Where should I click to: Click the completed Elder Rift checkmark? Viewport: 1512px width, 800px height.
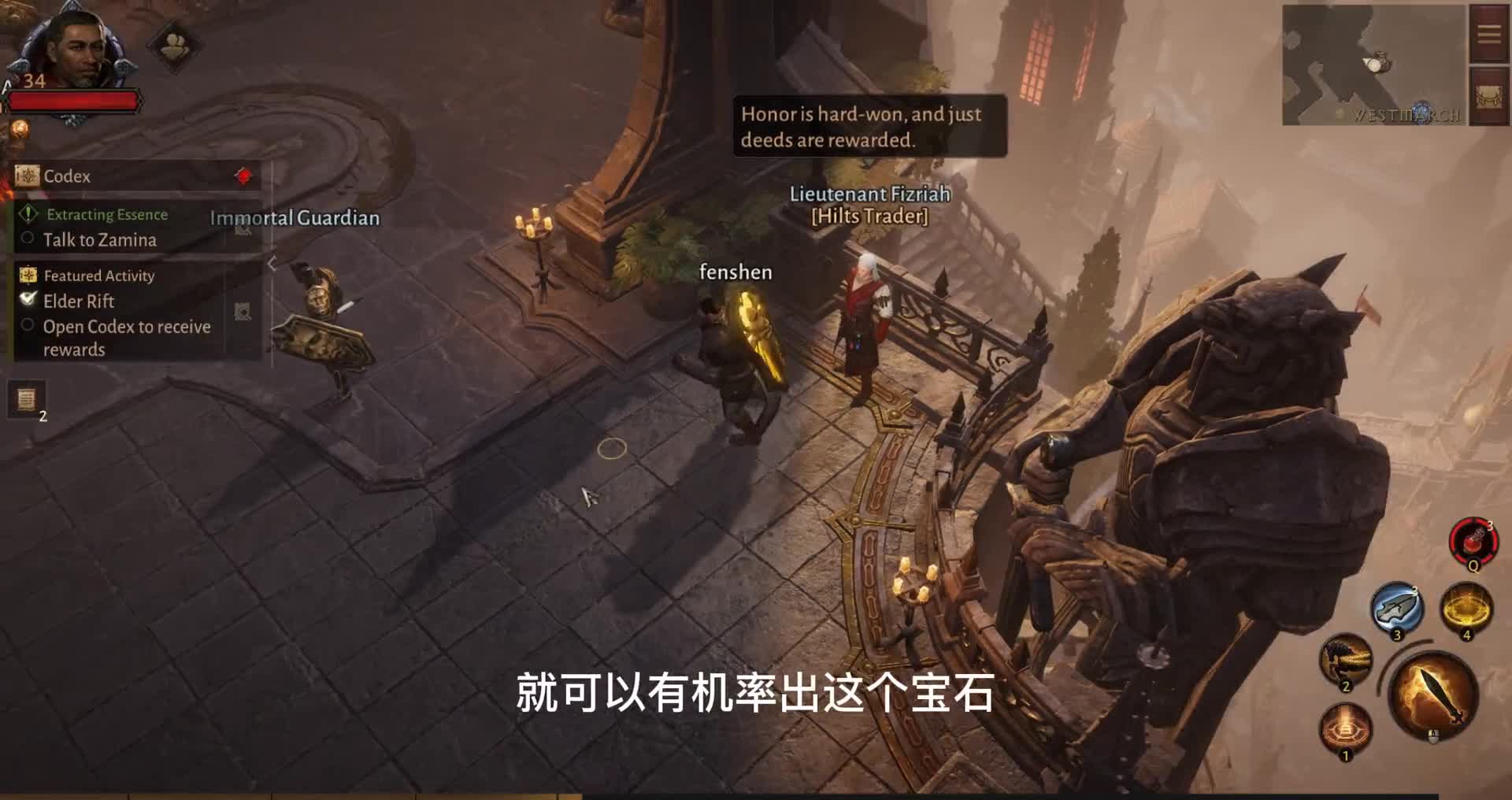tap(28, 299)
